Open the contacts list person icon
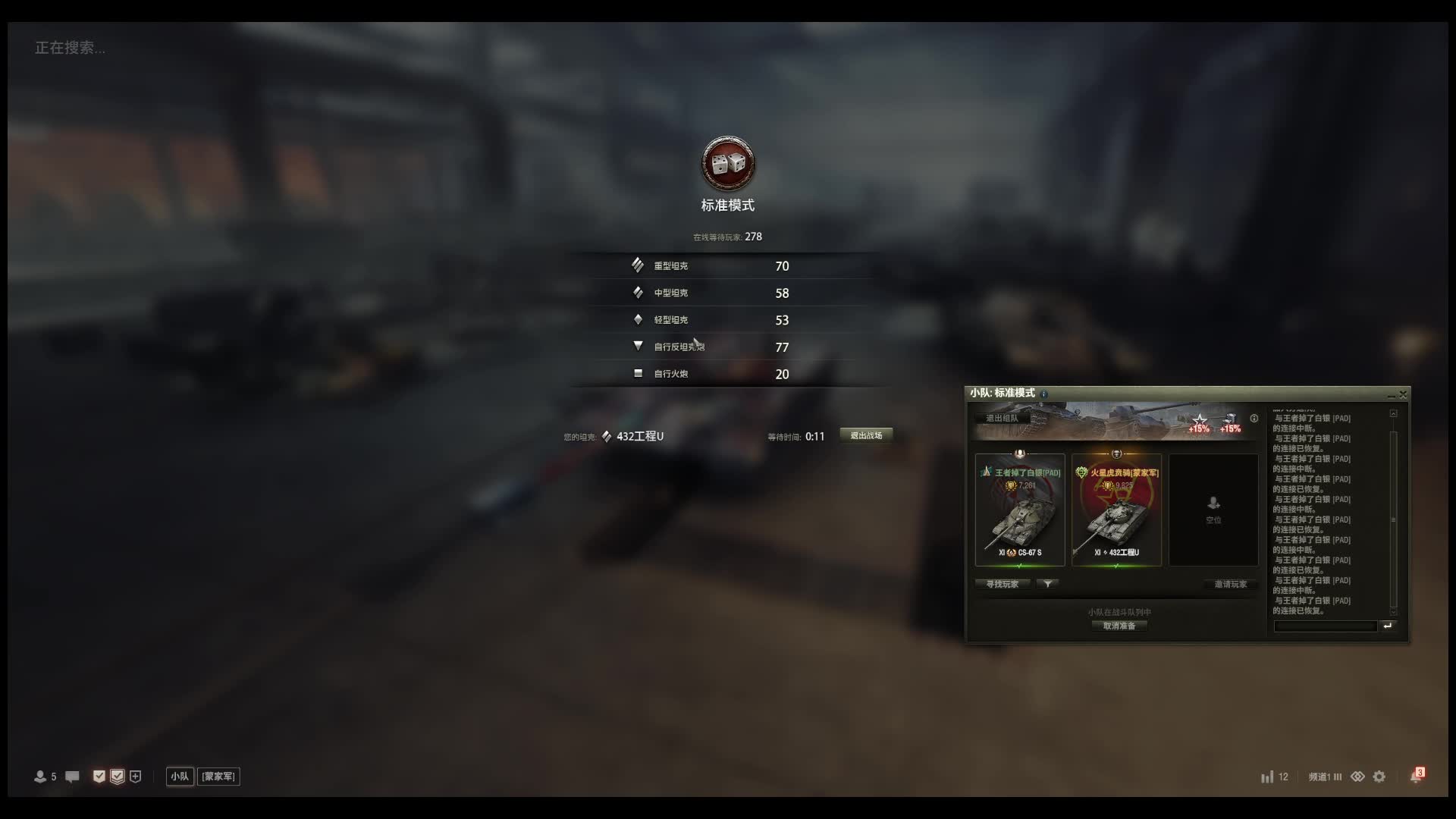The width and height of the screenshot is (1456, 819). (x=41, y=777)
